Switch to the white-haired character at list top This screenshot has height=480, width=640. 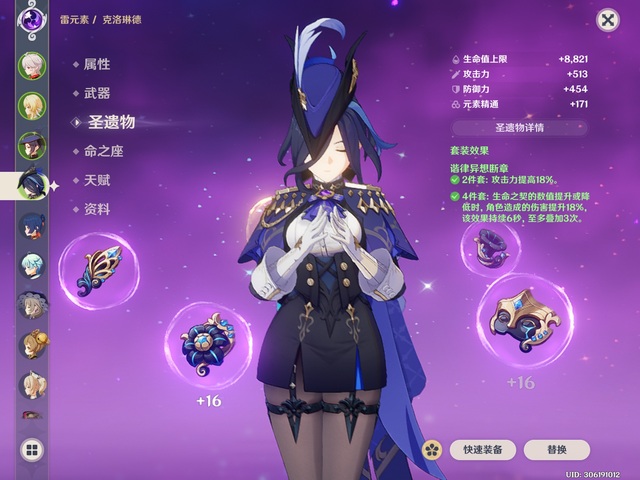(x=33, y=65)
